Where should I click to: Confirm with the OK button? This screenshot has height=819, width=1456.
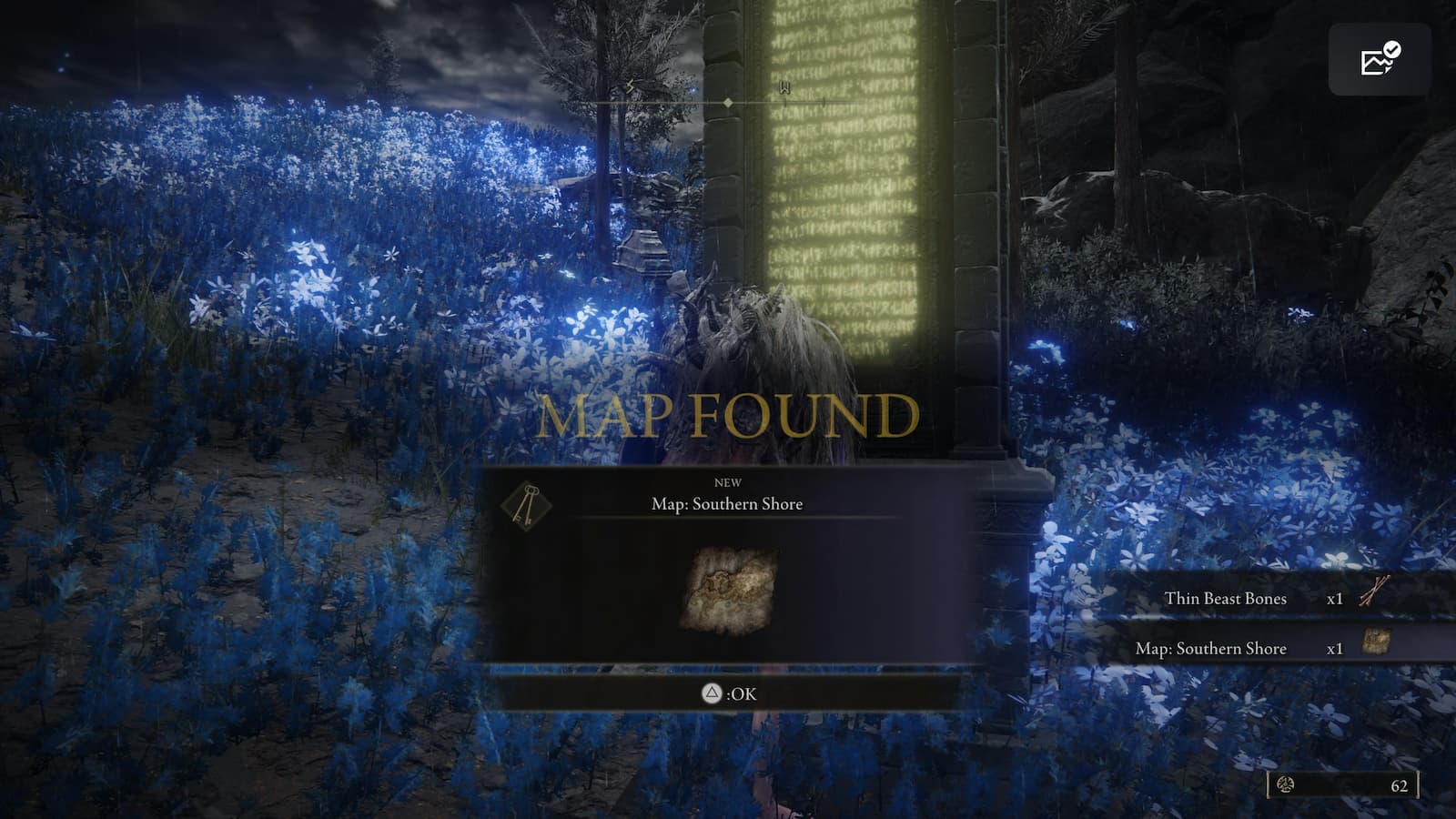728,692
